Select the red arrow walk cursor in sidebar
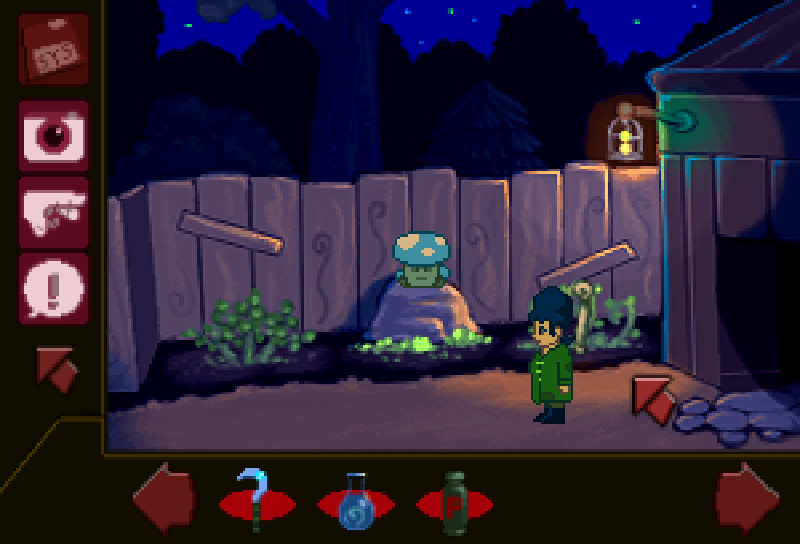Viewport: 800px width, 544px height. point(56,368)
